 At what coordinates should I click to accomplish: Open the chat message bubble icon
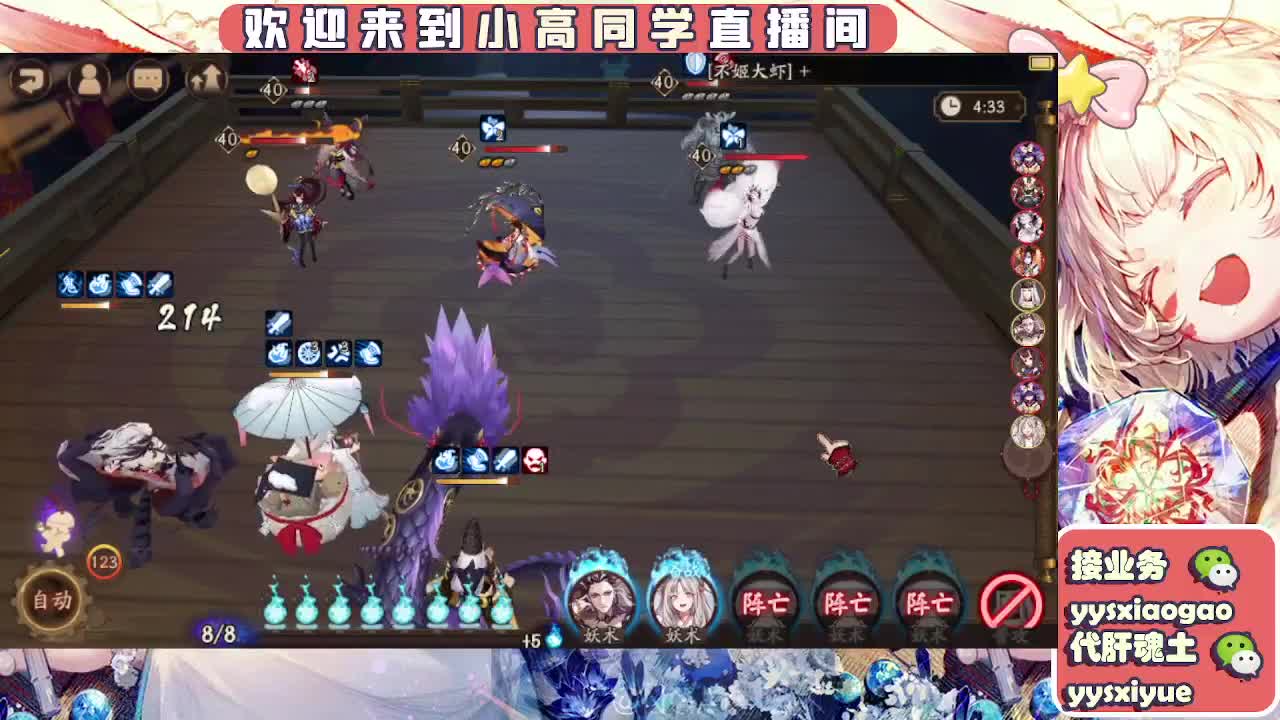(x=148, y=82)
